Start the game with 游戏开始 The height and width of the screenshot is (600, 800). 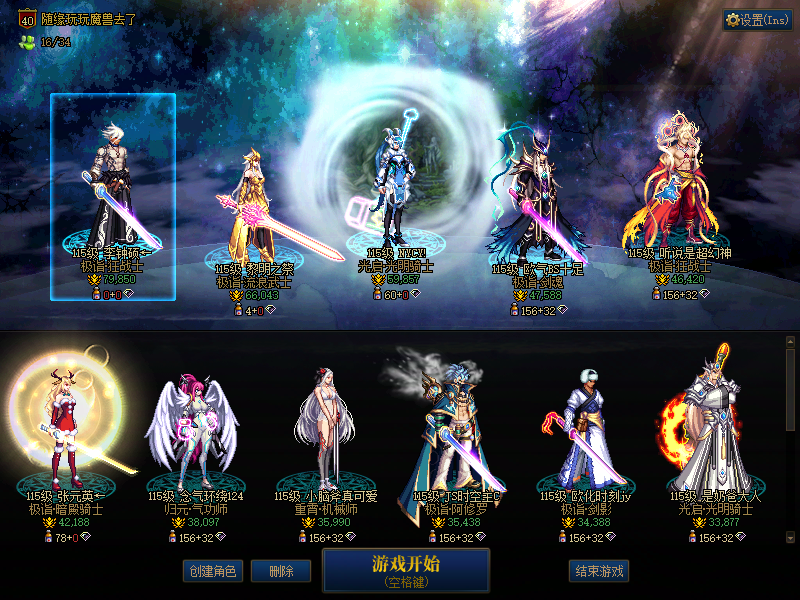[x=406, y=569]
